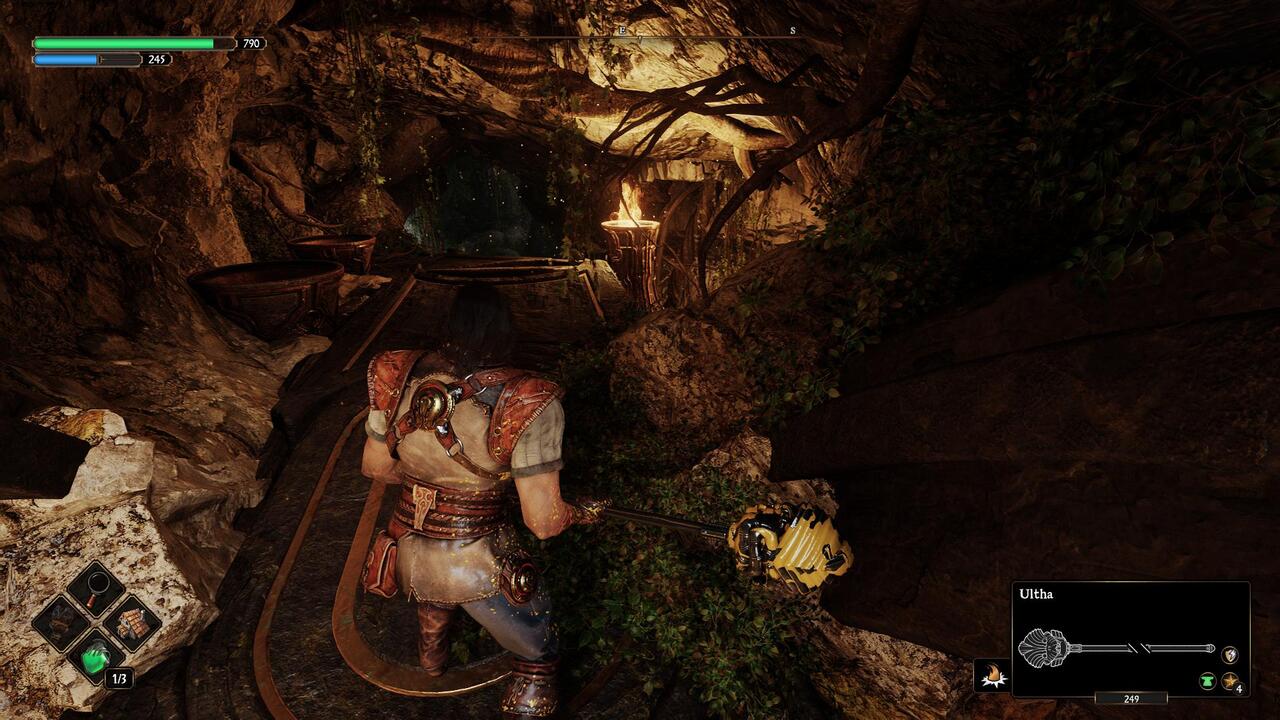1280x720 pixels.
Task: Click the green anvil weapon icon
Action: pyautogui.click(x=1207, y=681)
